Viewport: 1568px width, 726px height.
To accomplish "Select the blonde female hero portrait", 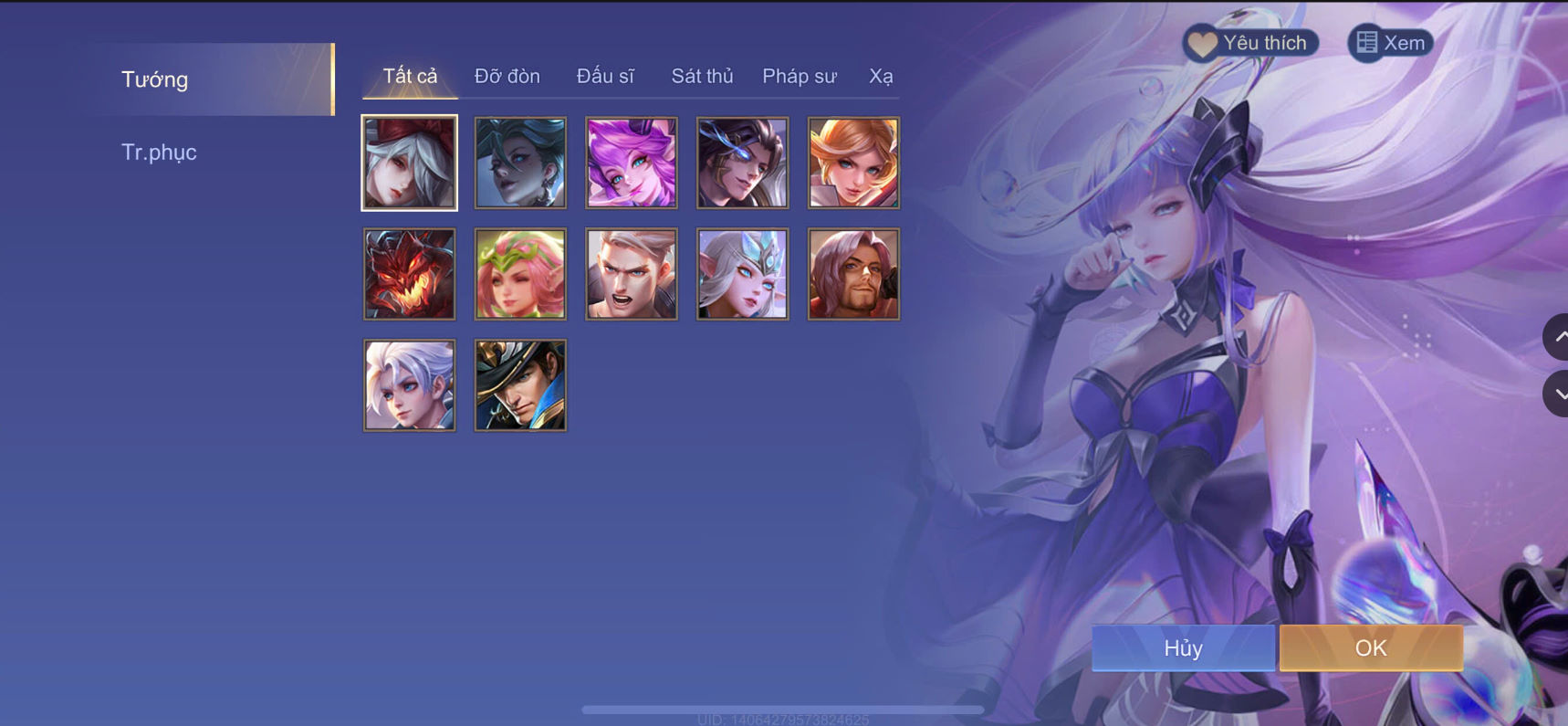I will click(x=852, y=162).
